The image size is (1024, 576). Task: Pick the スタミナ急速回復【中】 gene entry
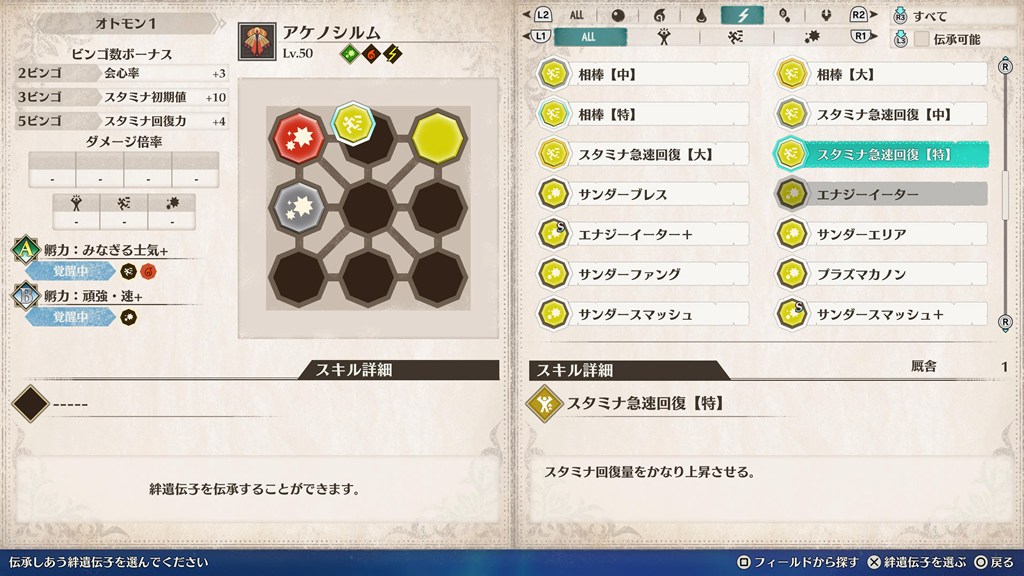click(x=881, y=114)
